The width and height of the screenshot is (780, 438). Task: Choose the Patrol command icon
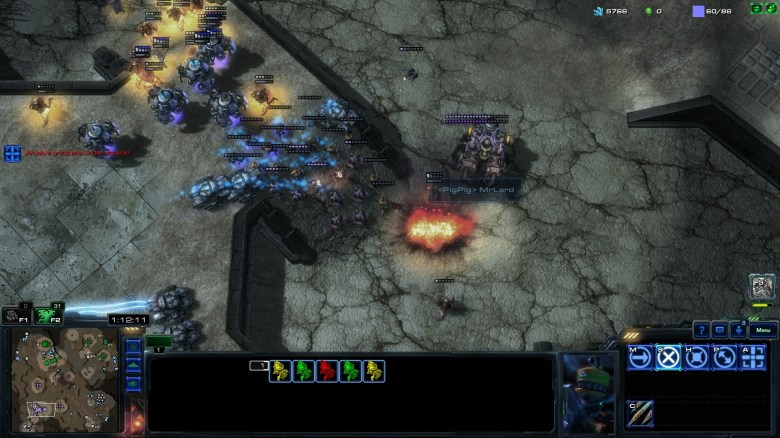pyautogui.click(x=725, y=357)
